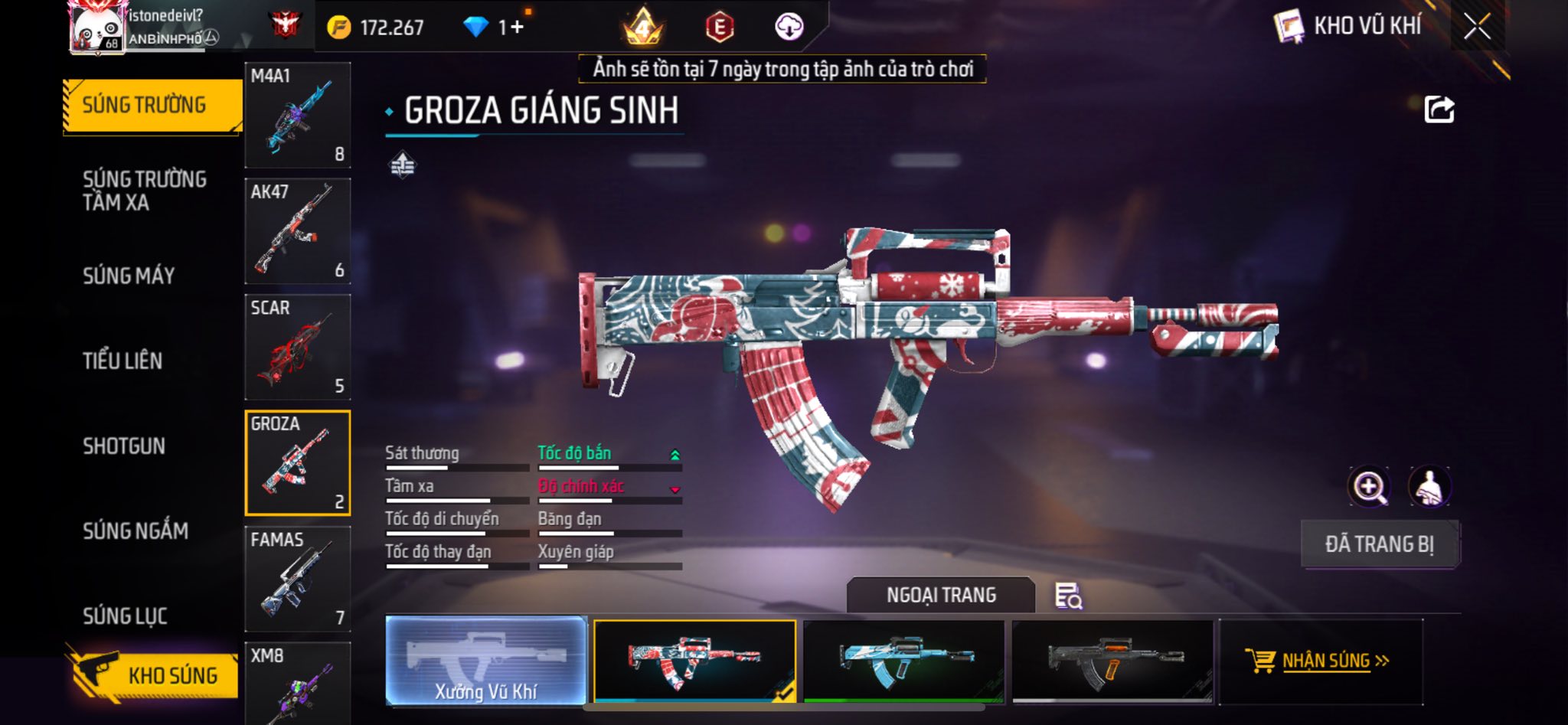Viewport: 1568px width, 725px height.
Task: Open the Kho Súng gun storage
Action: point(153,675)
